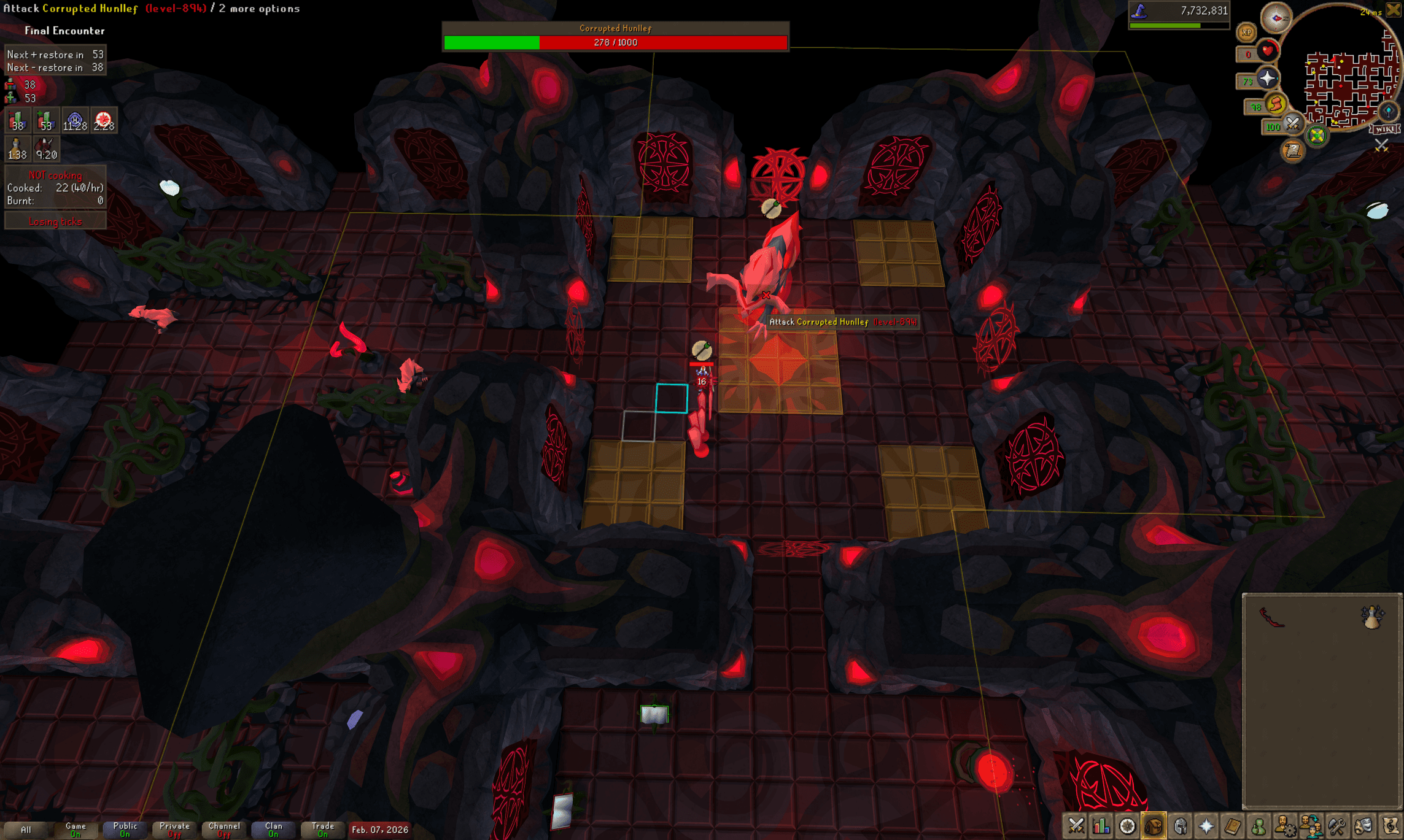1404x840 pixels.
Task: Toggle Private chat from Off to On
Action: (x=174, y=830)
